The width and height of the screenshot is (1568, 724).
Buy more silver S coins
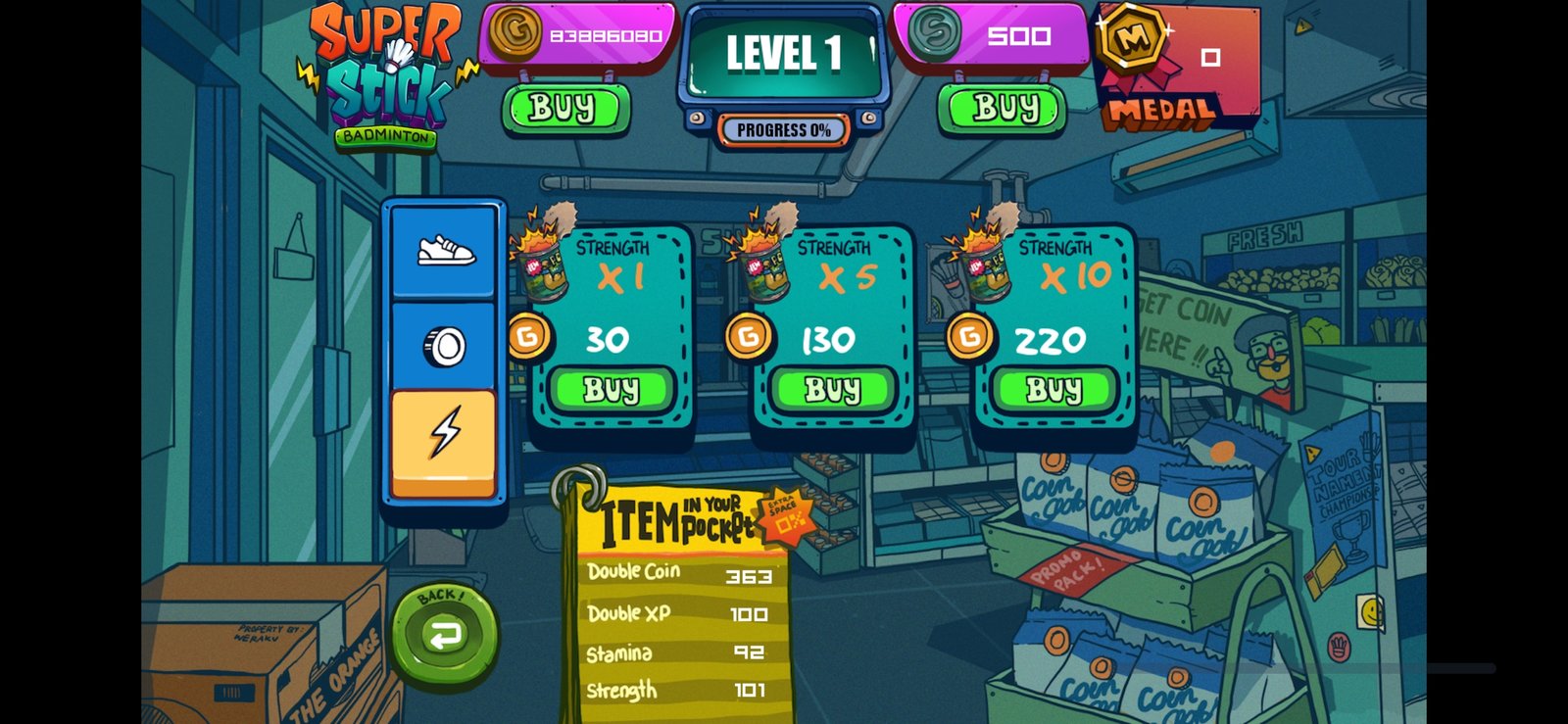1003,108
